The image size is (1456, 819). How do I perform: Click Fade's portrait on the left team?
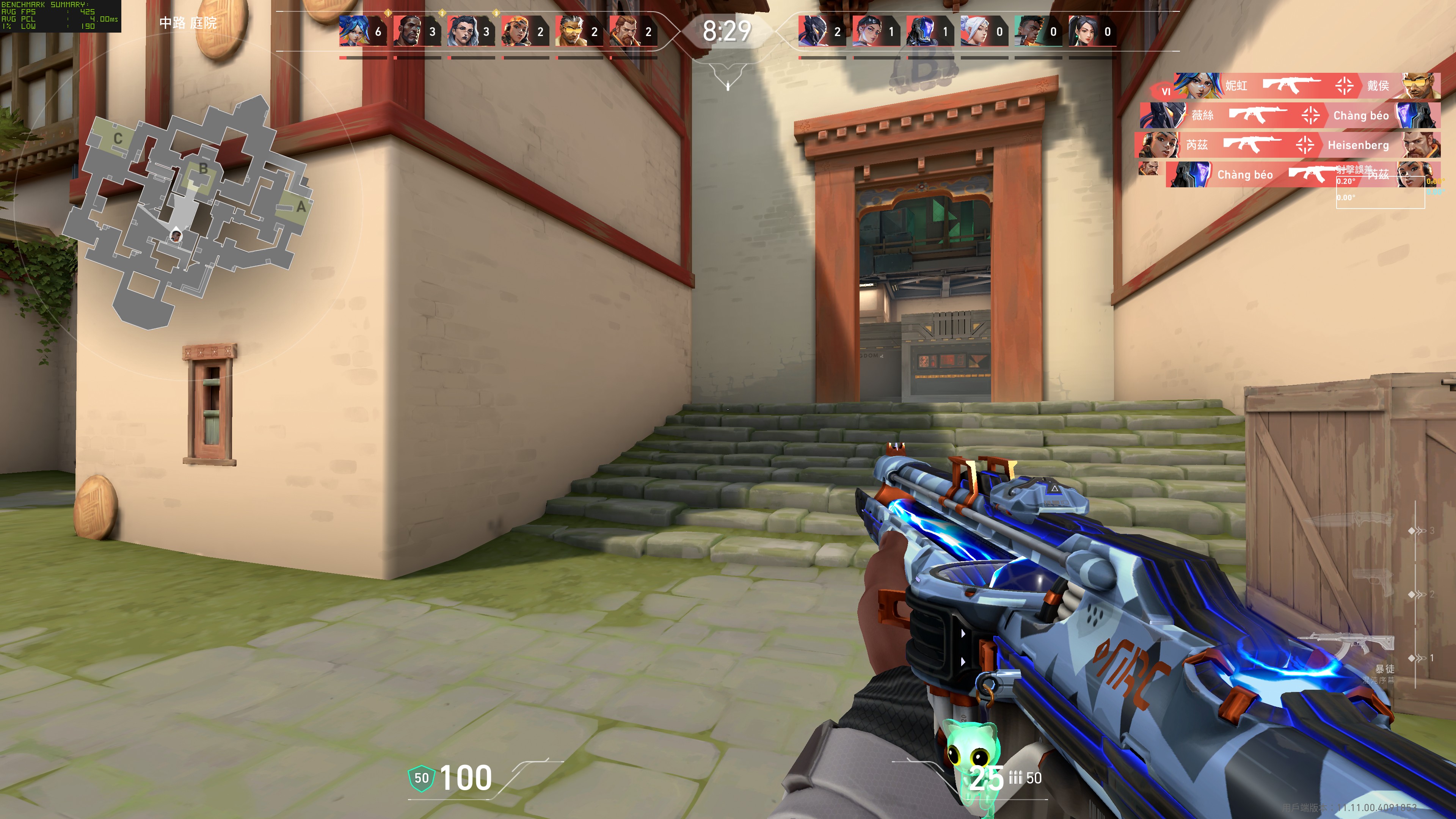pos(462,31)
